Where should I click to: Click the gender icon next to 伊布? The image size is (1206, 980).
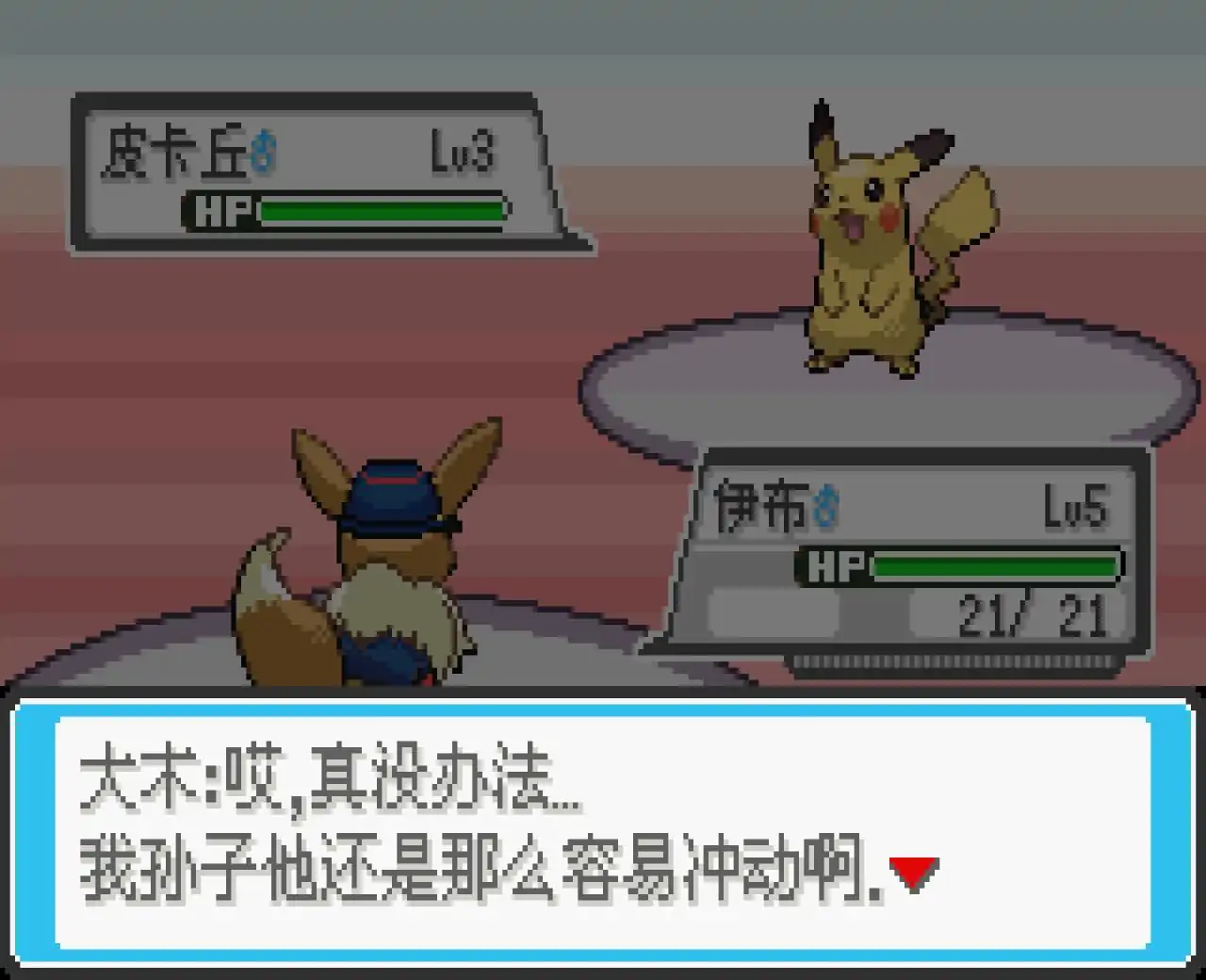pos(824,505)
